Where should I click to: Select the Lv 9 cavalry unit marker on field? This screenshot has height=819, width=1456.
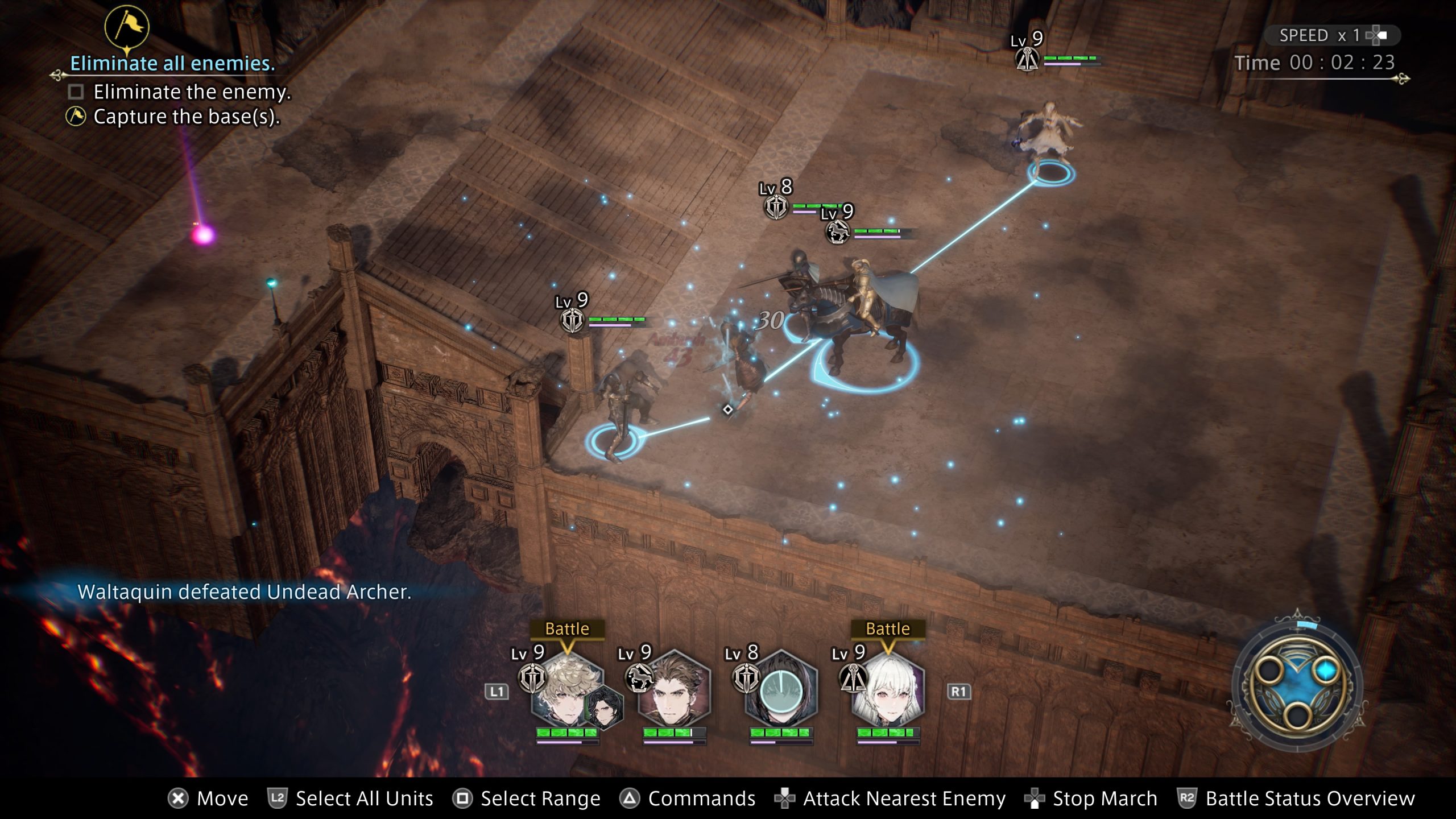pos(838,231)
